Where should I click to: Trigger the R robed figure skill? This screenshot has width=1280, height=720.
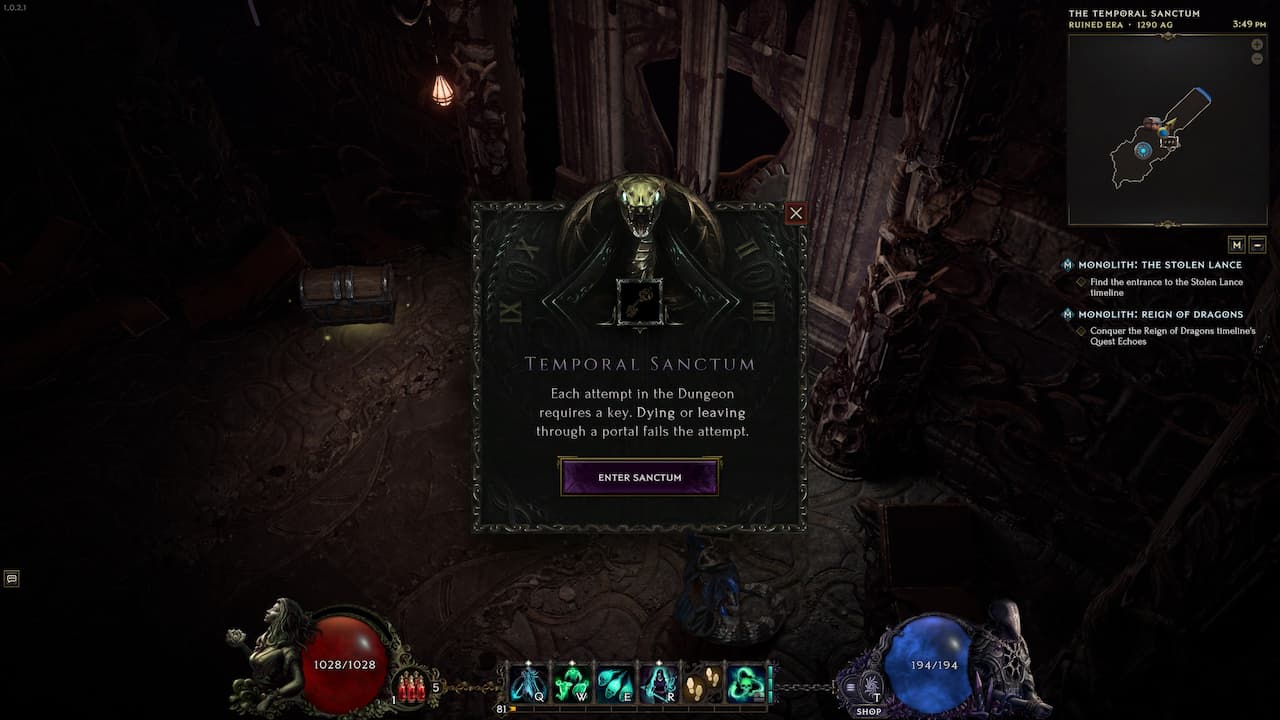(x=658, y=684)
